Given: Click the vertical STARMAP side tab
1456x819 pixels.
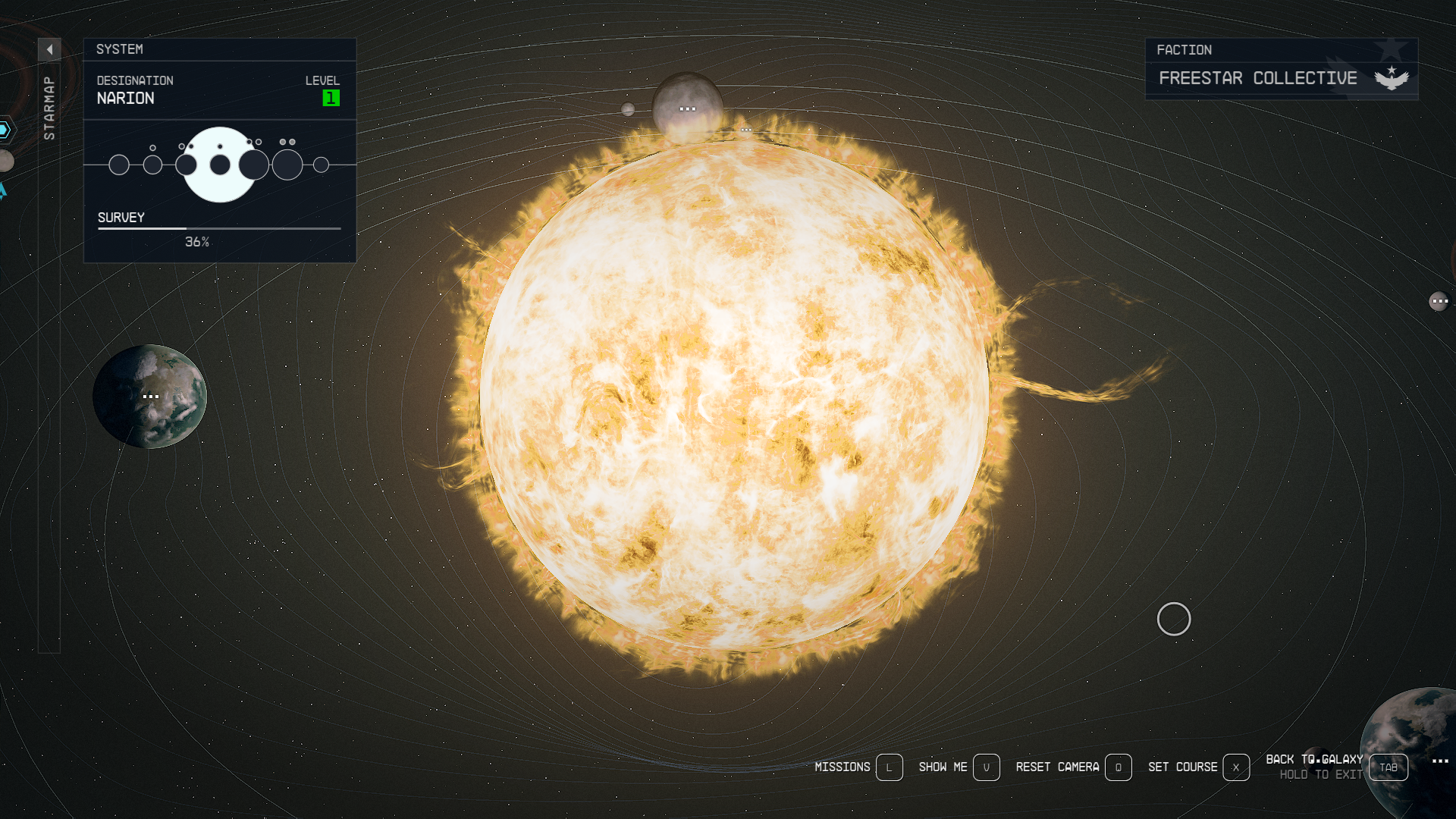Looking at the screenshot, I should pyautogui.click(x=49, y=108).
